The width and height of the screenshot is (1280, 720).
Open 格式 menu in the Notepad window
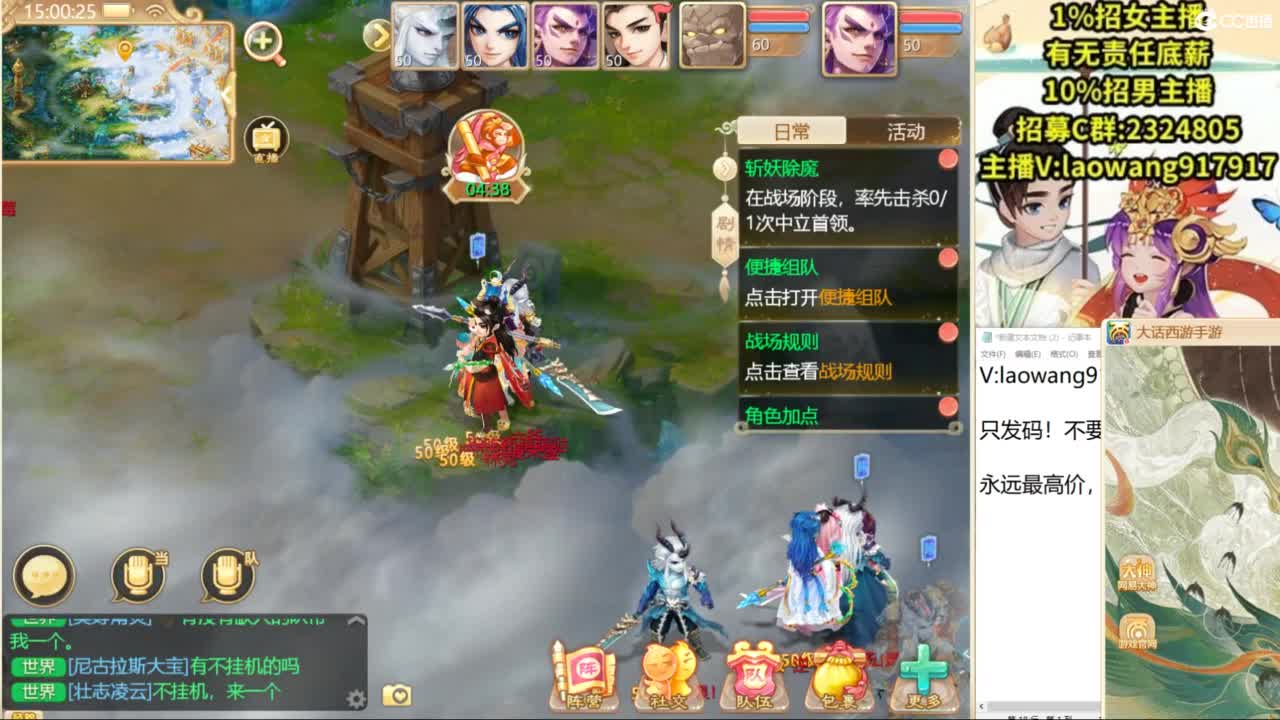[1062, 354]
